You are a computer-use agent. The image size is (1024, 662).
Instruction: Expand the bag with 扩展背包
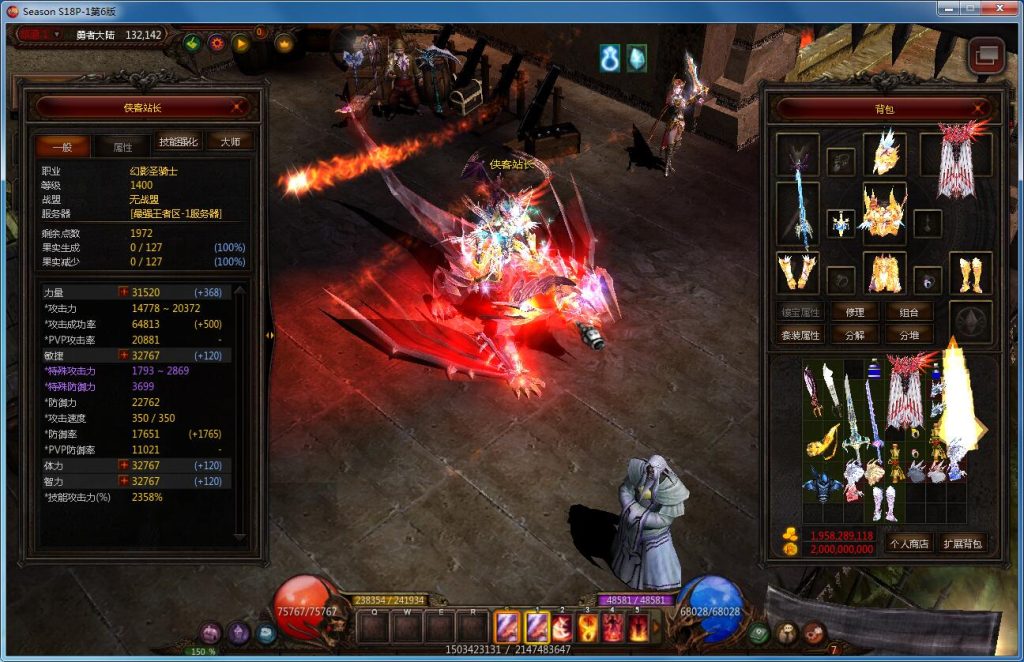point(963,544)
